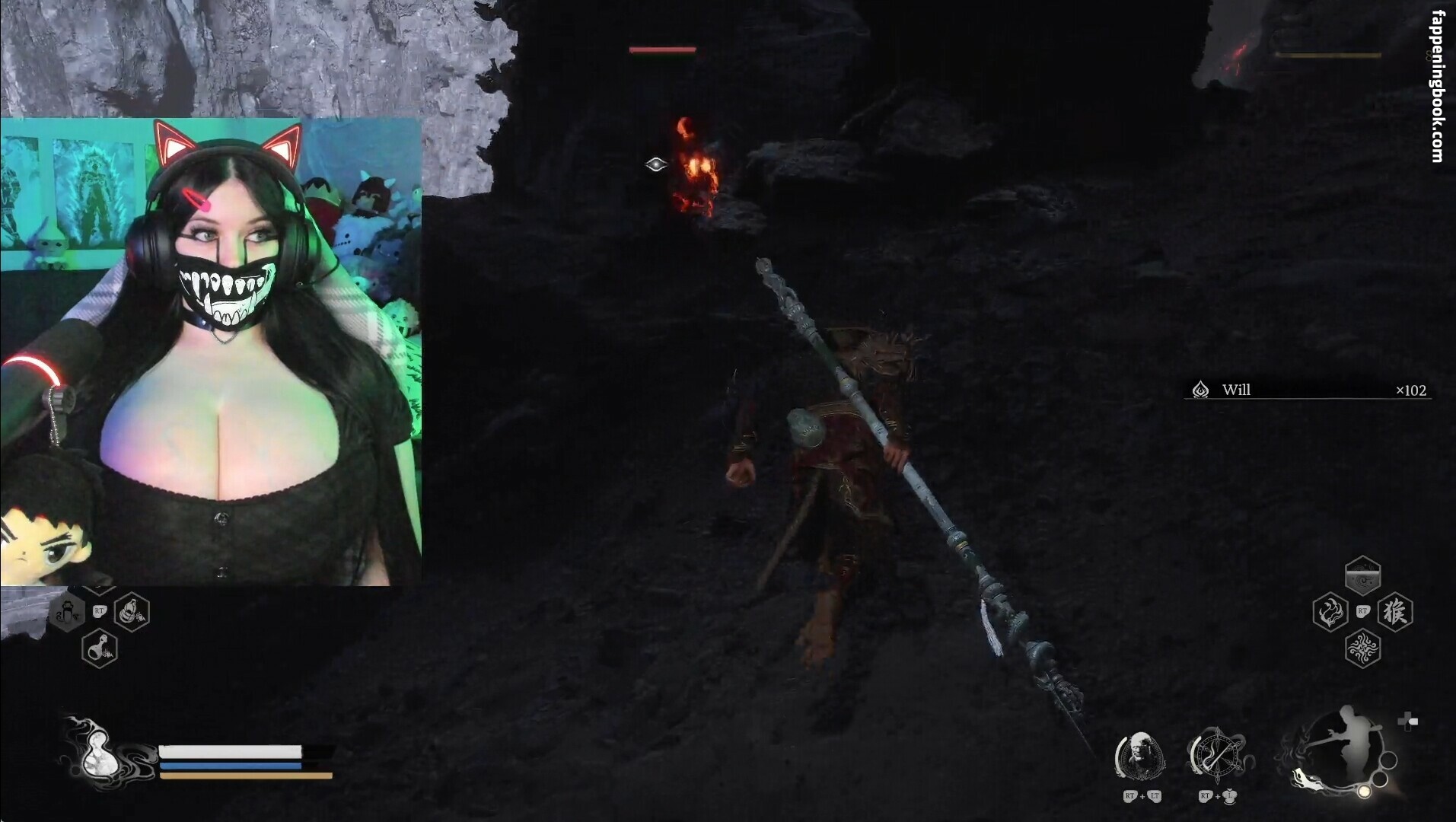
Task: Activate the monkey character spell slot
Action: point(1394,612)
